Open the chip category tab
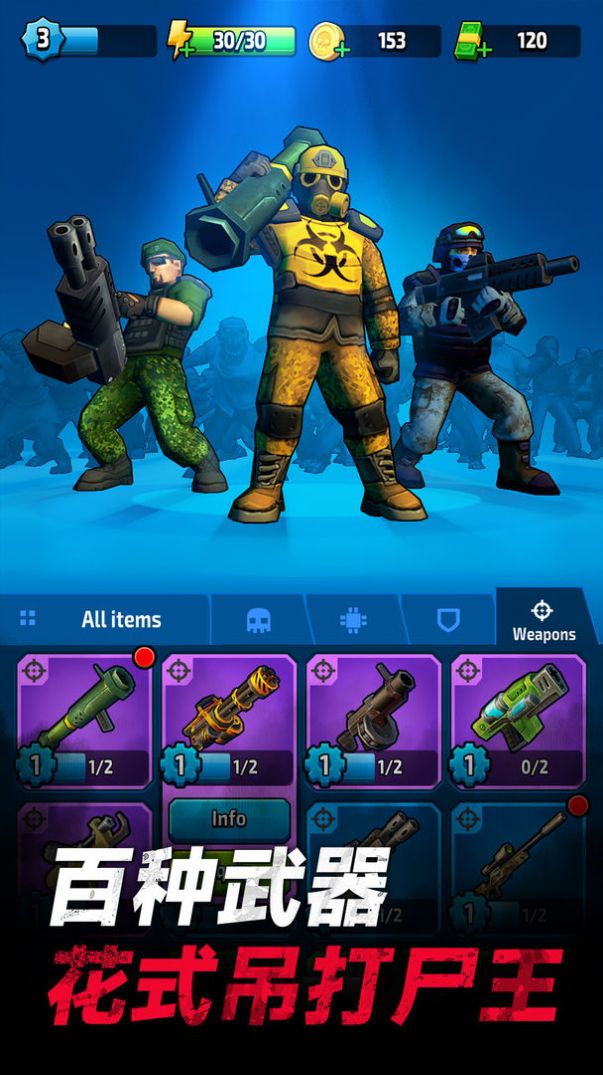 coord(353,621)
